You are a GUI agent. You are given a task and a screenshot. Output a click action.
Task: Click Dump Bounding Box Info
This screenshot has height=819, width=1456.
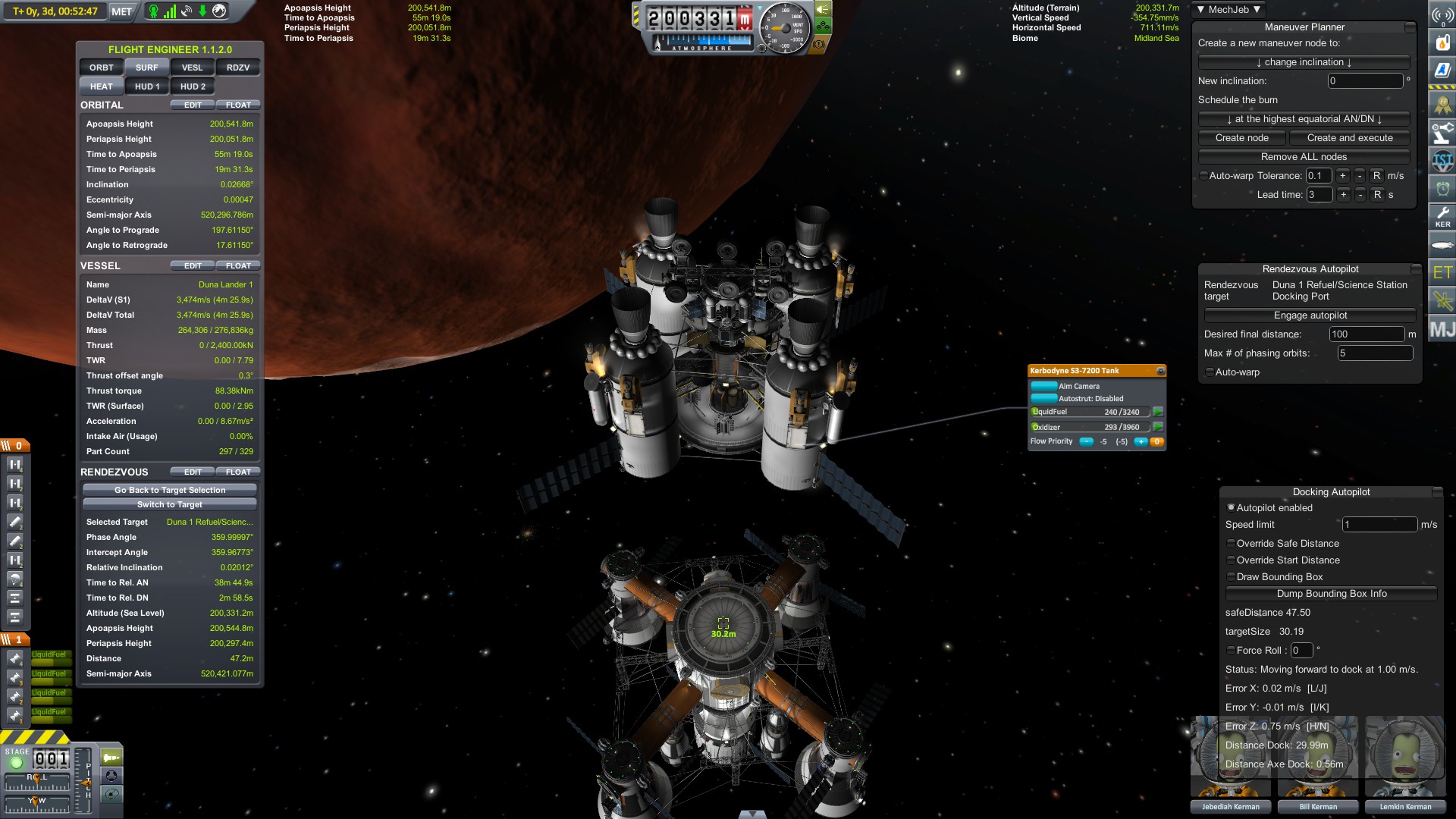pos(1331,594)
